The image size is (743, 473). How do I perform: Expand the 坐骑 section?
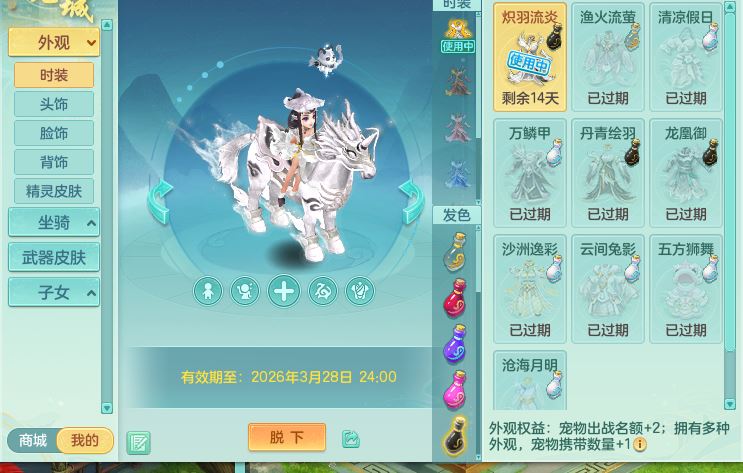pyautogui.click(x=54, y=223)
